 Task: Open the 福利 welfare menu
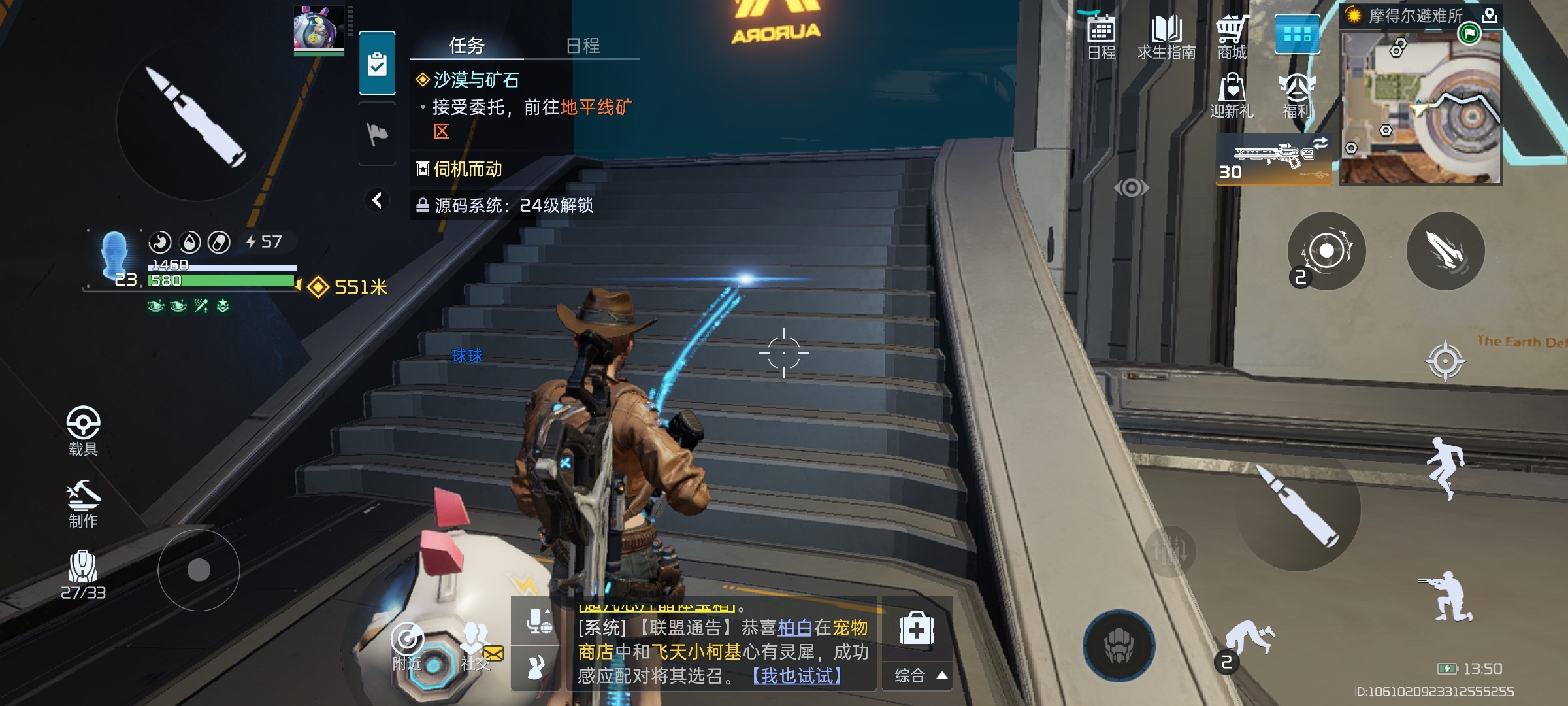(x=1297, y=96)
